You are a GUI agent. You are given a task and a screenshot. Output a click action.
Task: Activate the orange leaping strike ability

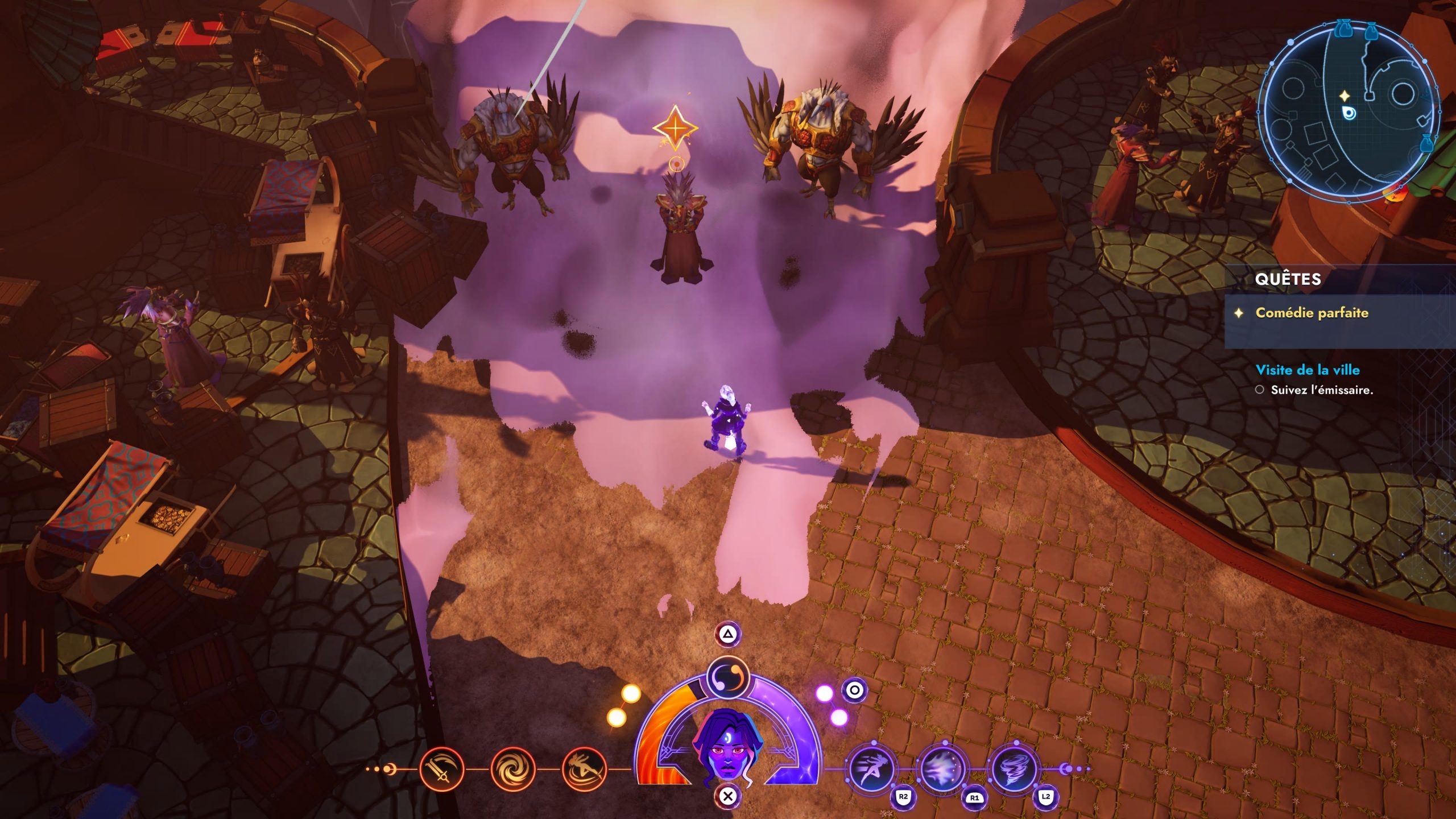pos(584,770)
